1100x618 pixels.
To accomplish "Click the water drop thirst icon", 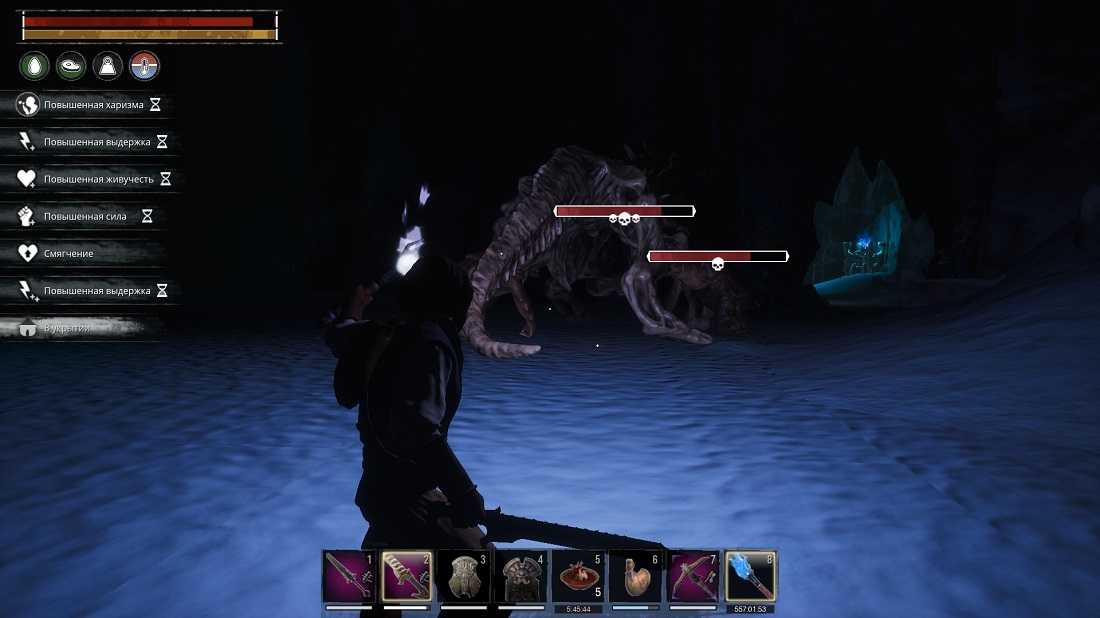I will point(34,67).
